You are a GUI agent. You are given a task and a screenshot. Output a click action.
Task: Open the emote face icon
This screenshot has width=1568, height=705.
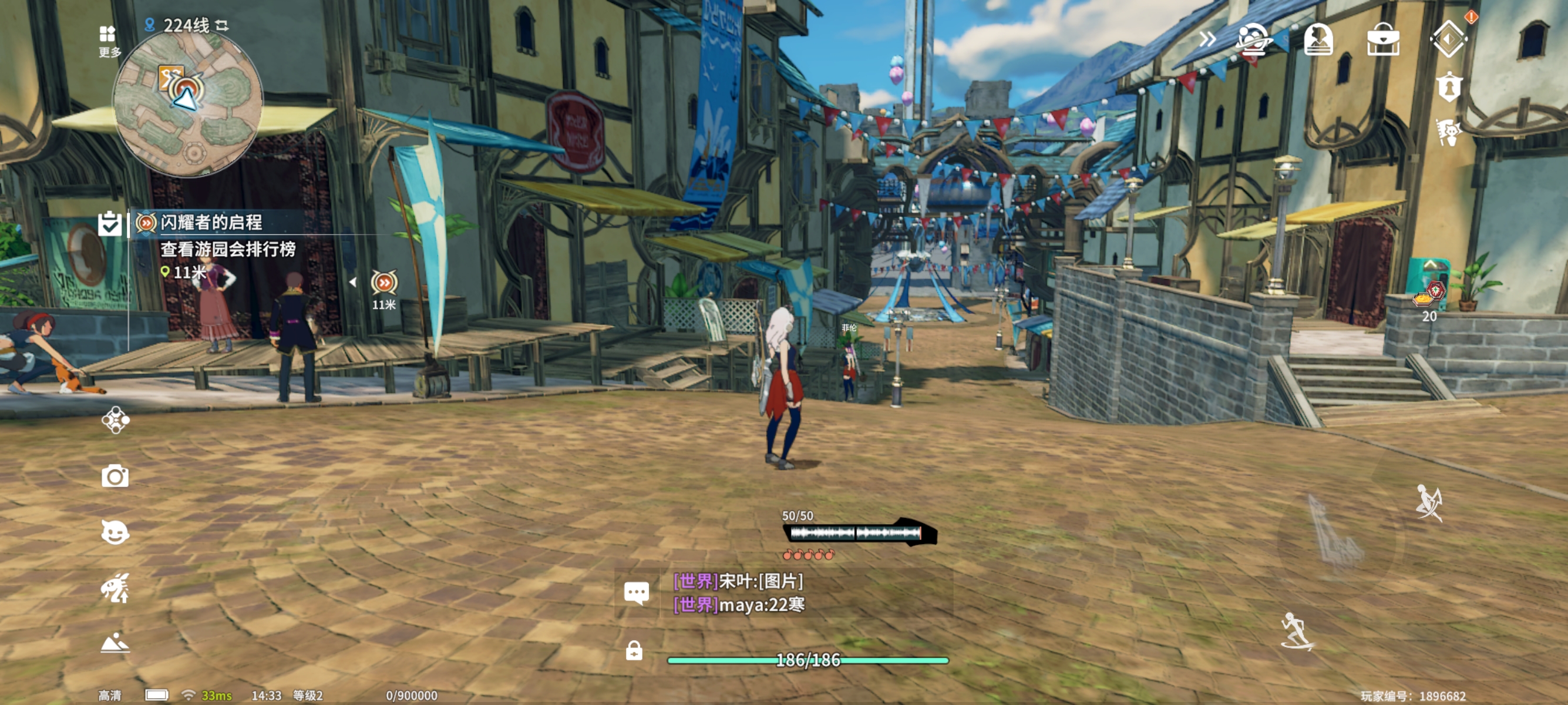(x=115, y=532)
